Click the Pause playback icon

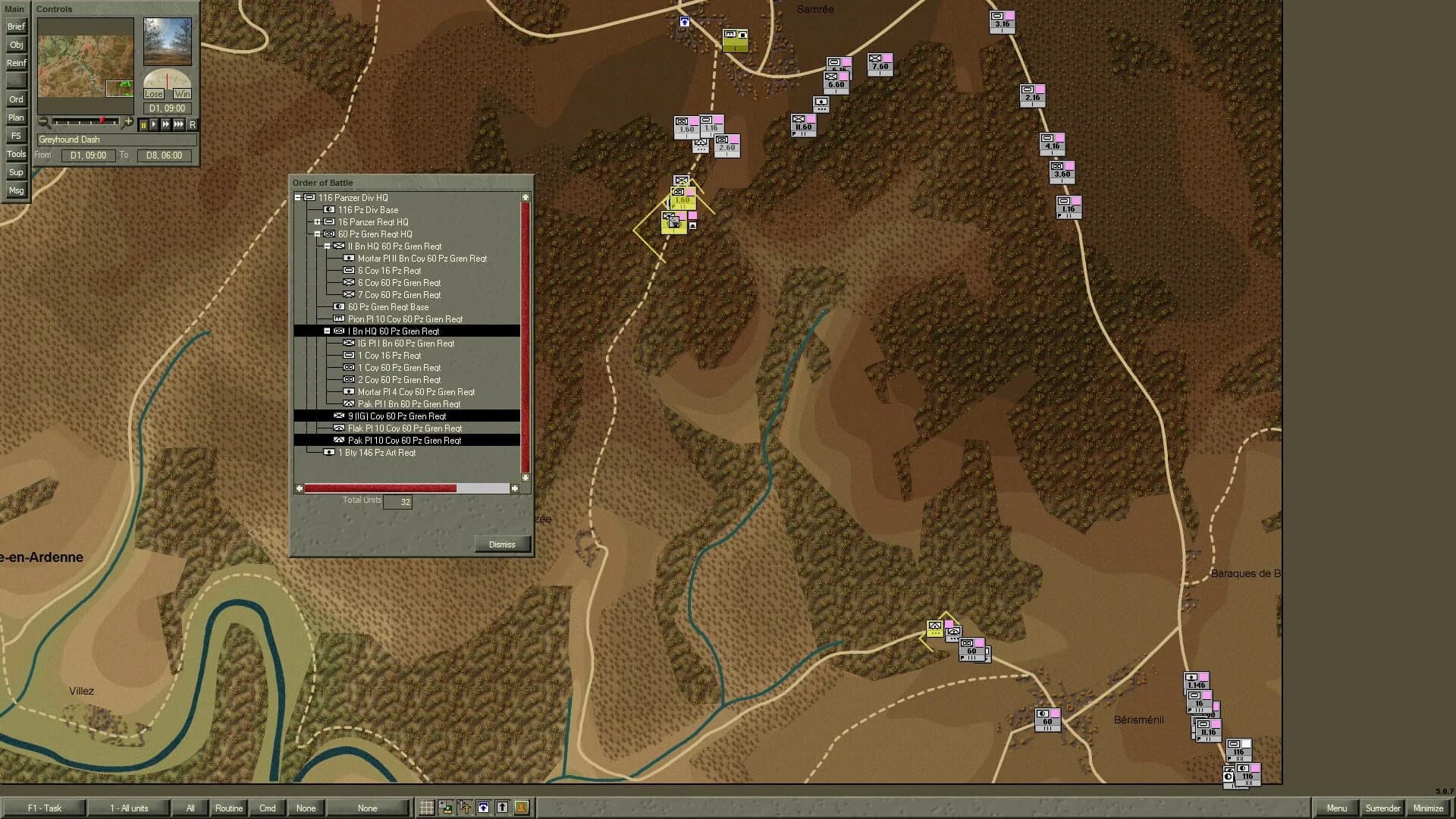[144, 124]
